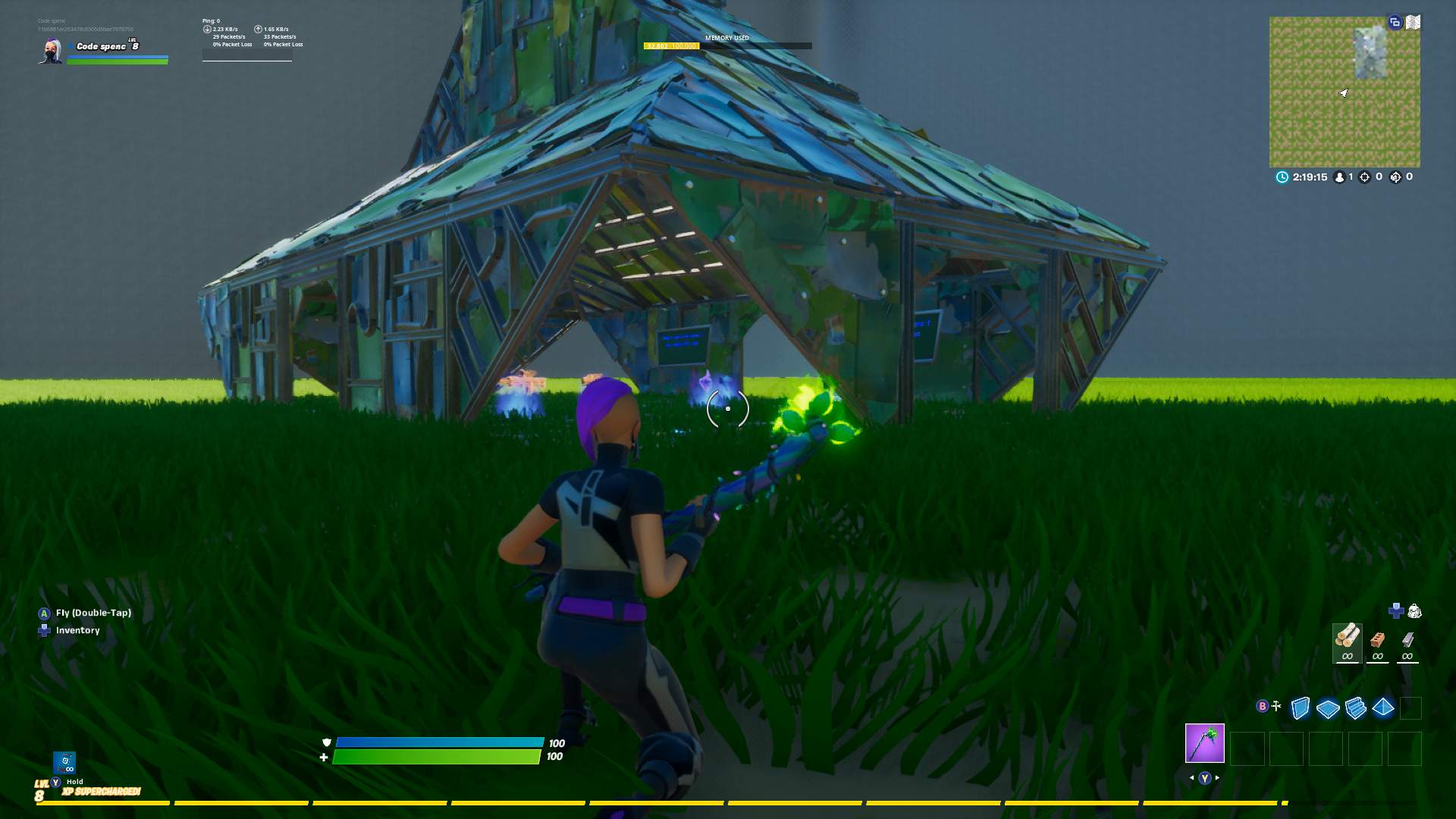Toggle the B button crafting prompt
Viewport: 1456px width, 819px height.
click(1262, 706)
